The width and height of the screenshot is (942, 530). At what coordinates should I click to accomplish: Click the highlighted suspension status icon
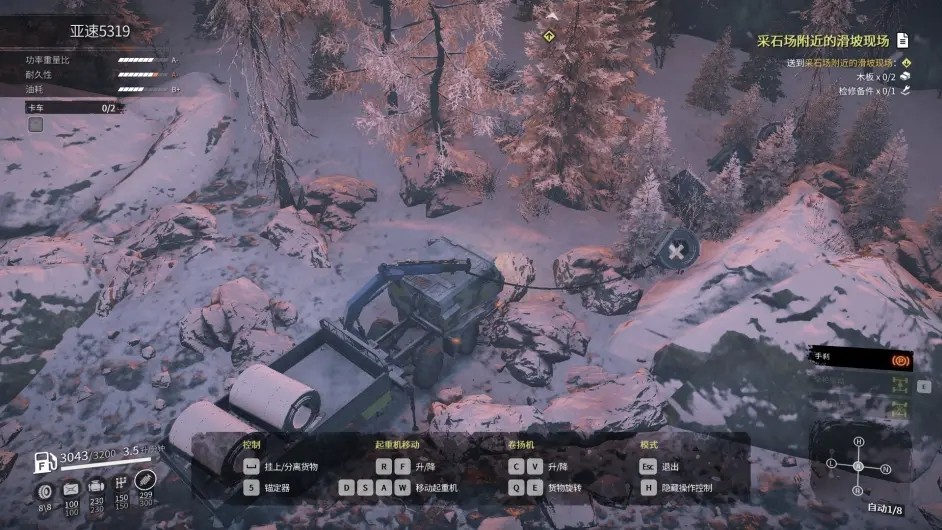(x=146, y=480)
